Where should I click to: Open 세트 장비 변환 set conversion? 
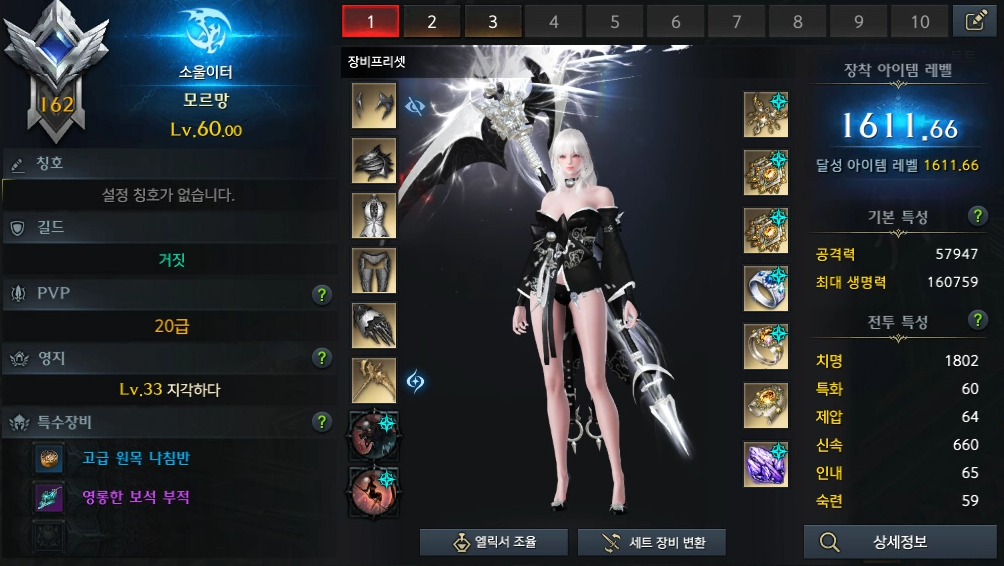point(651,542)
